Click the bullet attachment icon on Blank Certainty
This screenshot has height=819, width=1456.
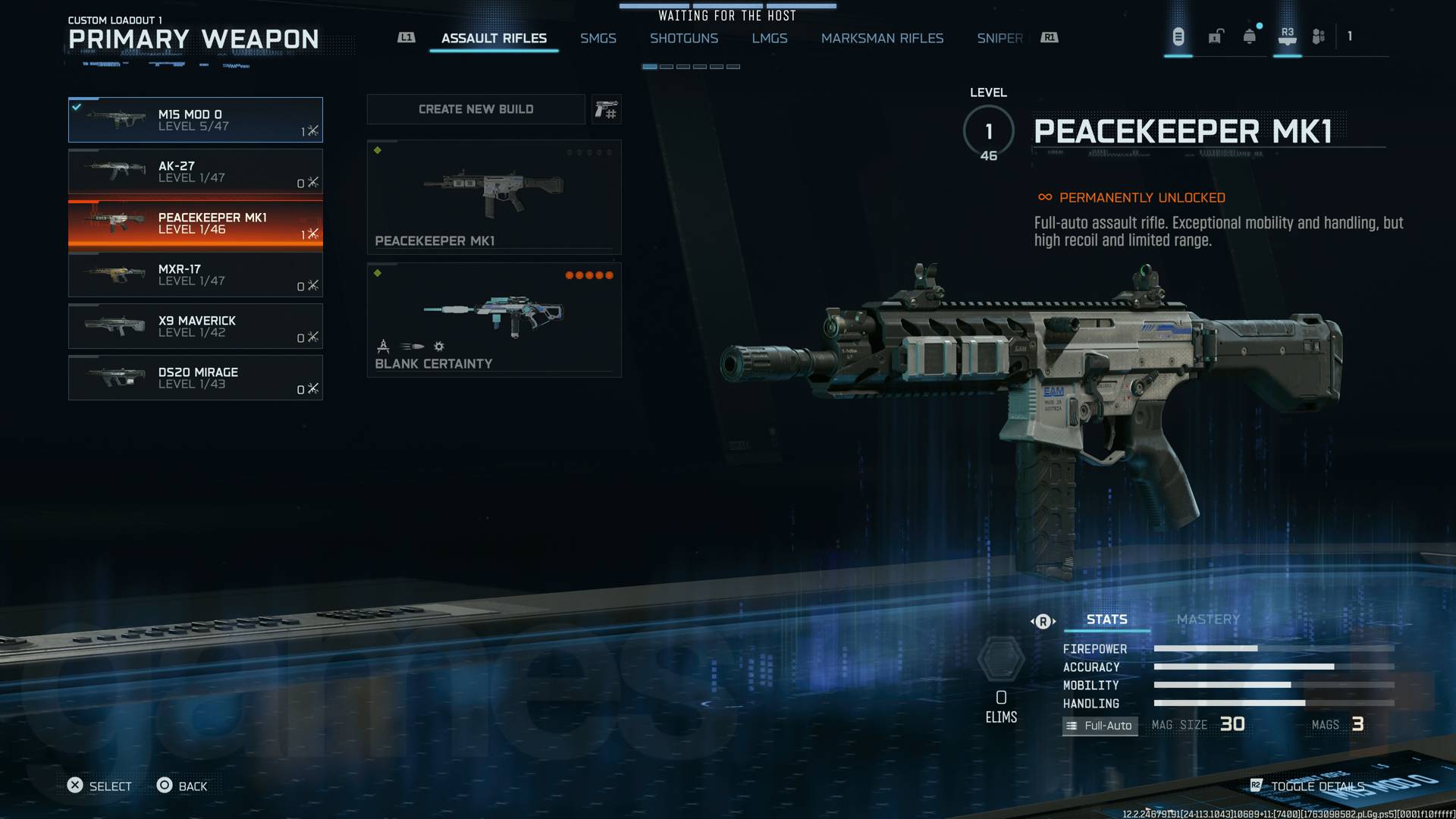point(412,347)
